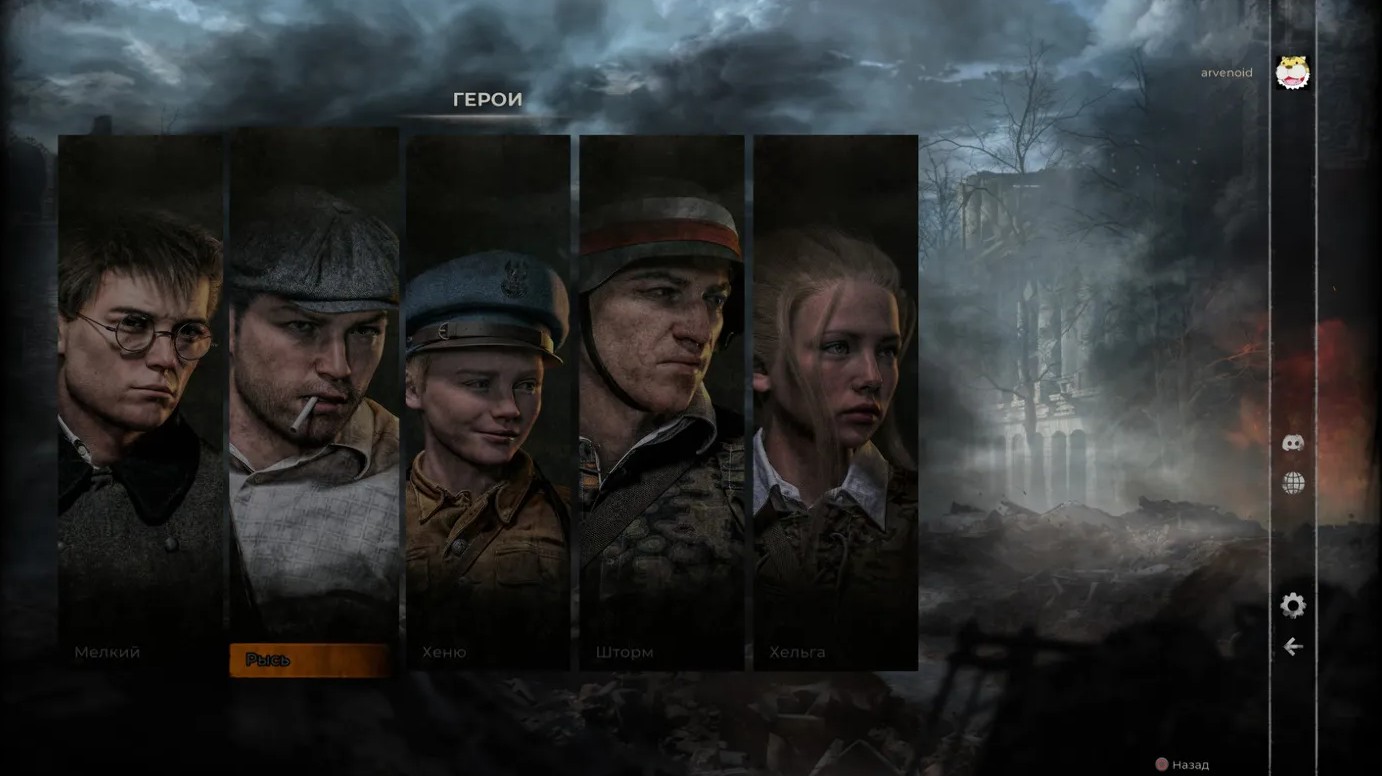Click the Шторм name label
The width and height of the screenshot is (1382, 776).
pos(627,651)
